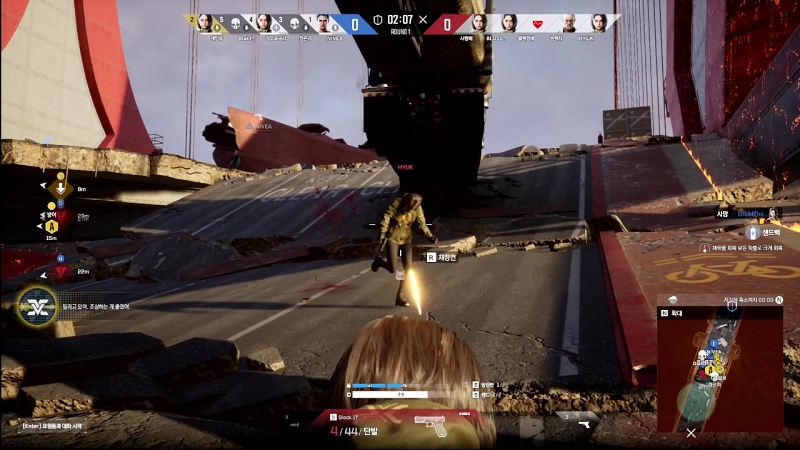Click the red team score panel
Image resolution: width=800 pixels, height=450 pixels.
point(446,20)
